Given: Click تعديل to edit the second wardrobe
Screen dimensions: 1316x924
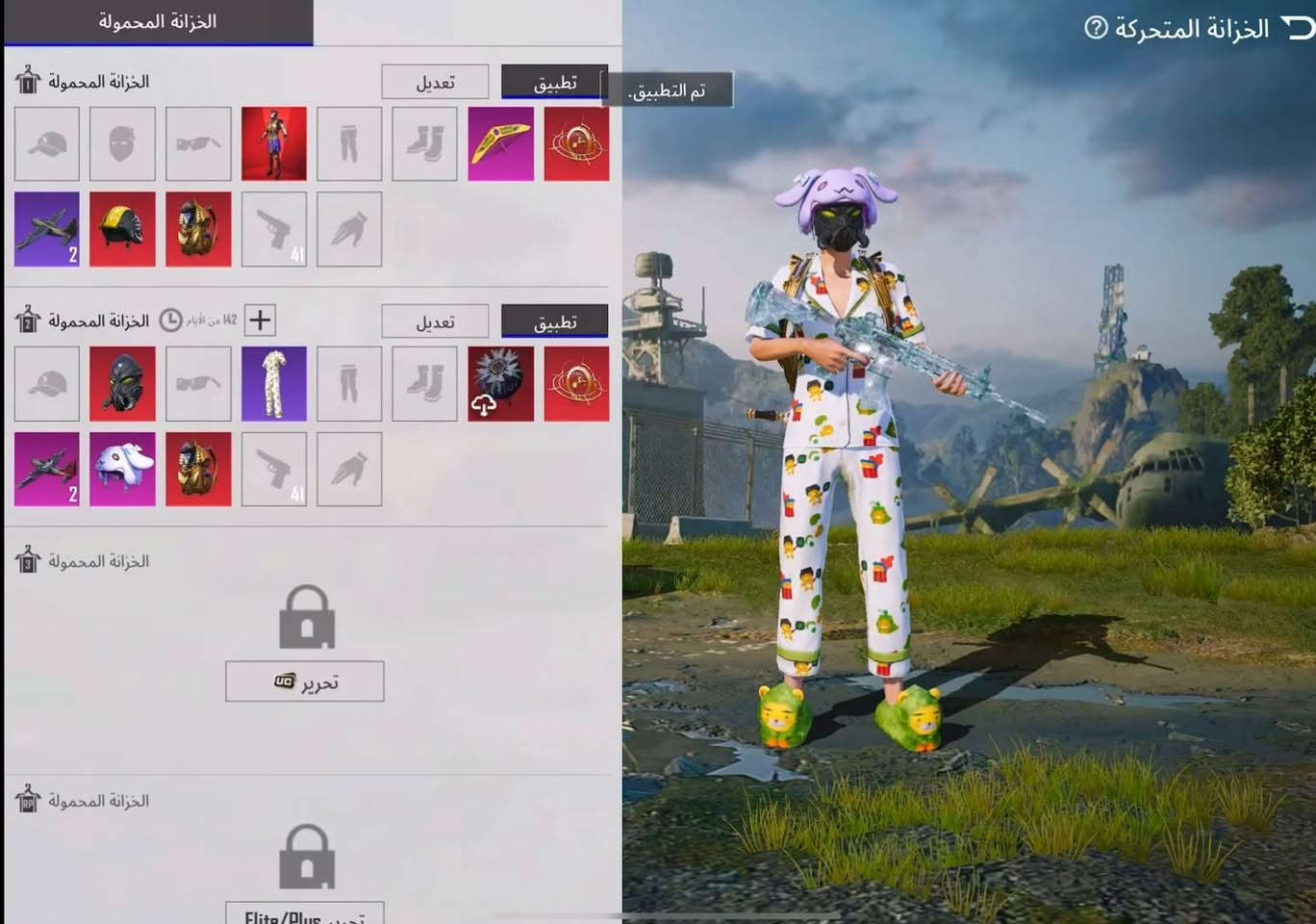Looking at the screenshot, I should (x=436, y=321).
